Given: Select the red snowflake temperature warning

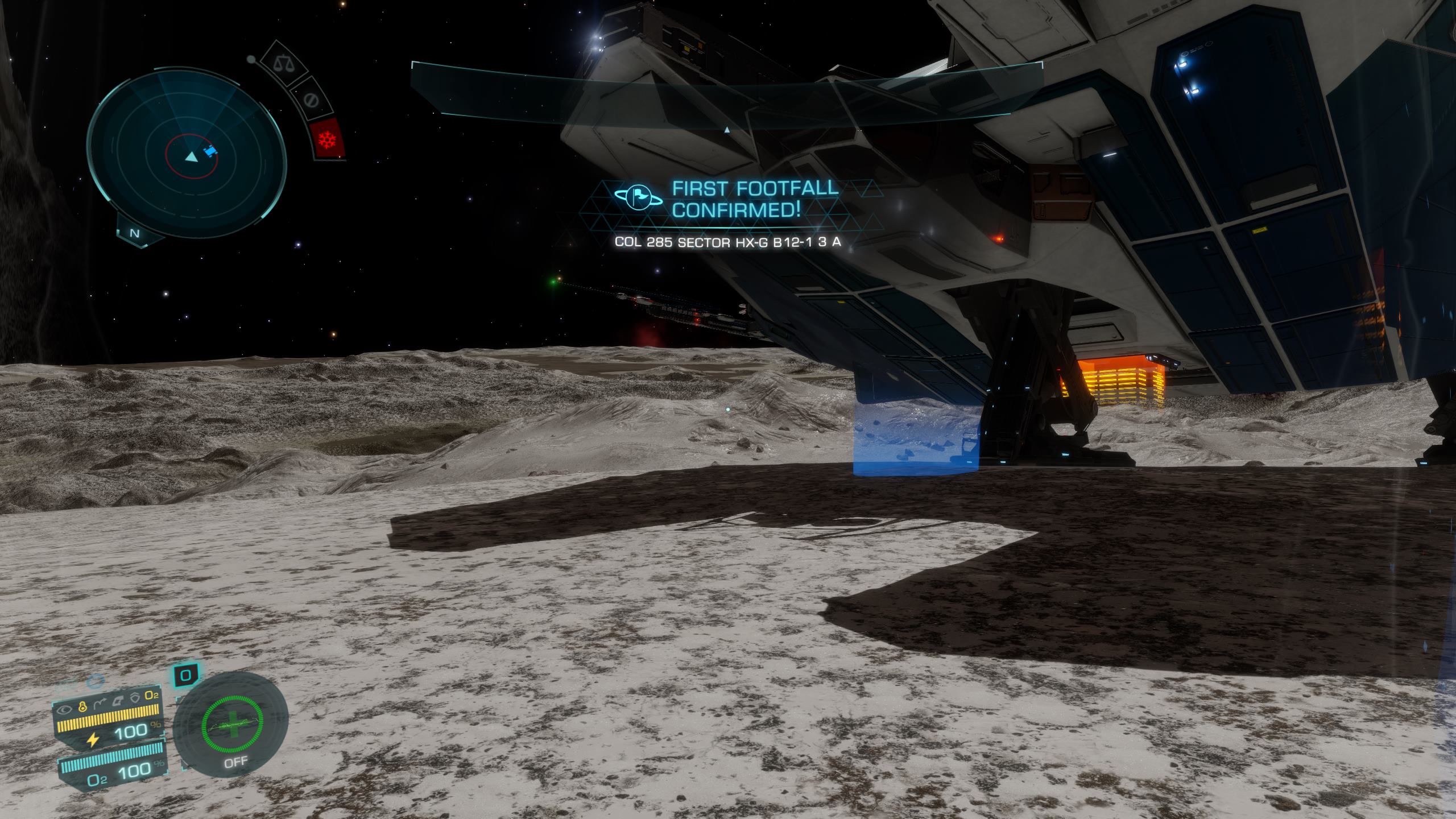Looking at the screenshot, I should 328,139.
